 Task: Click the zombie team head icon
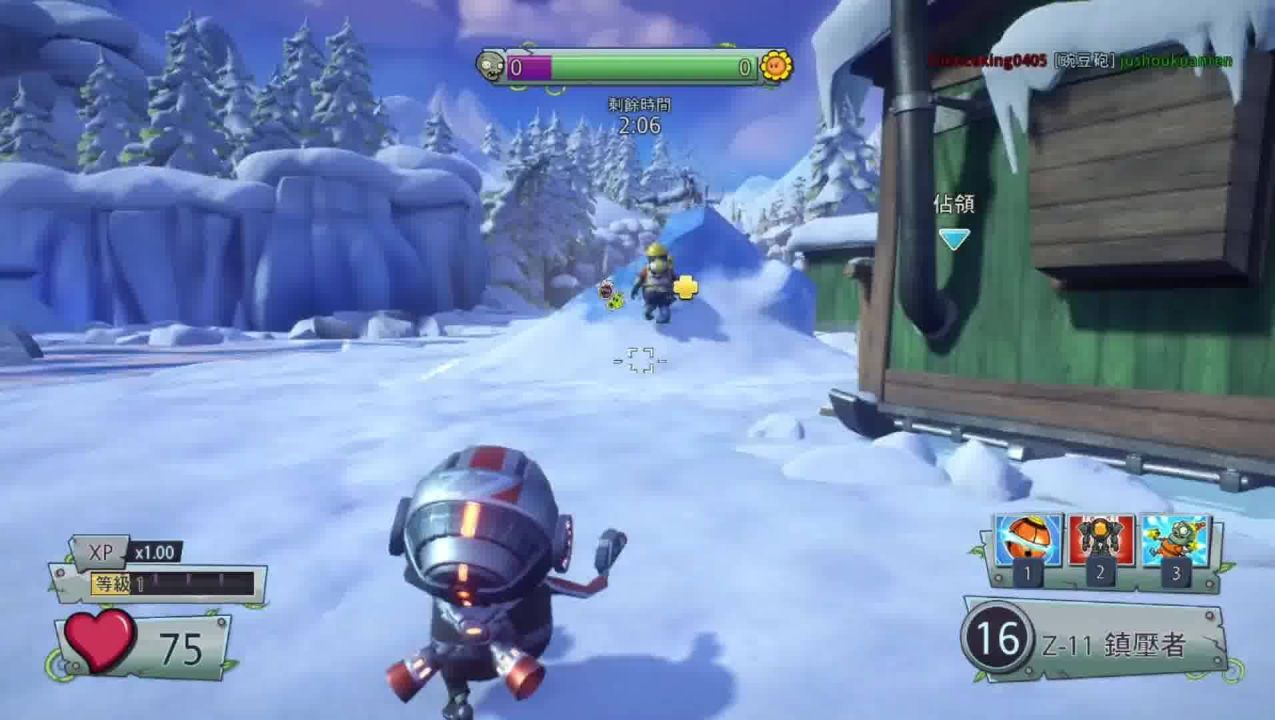[x=490, y=66]
